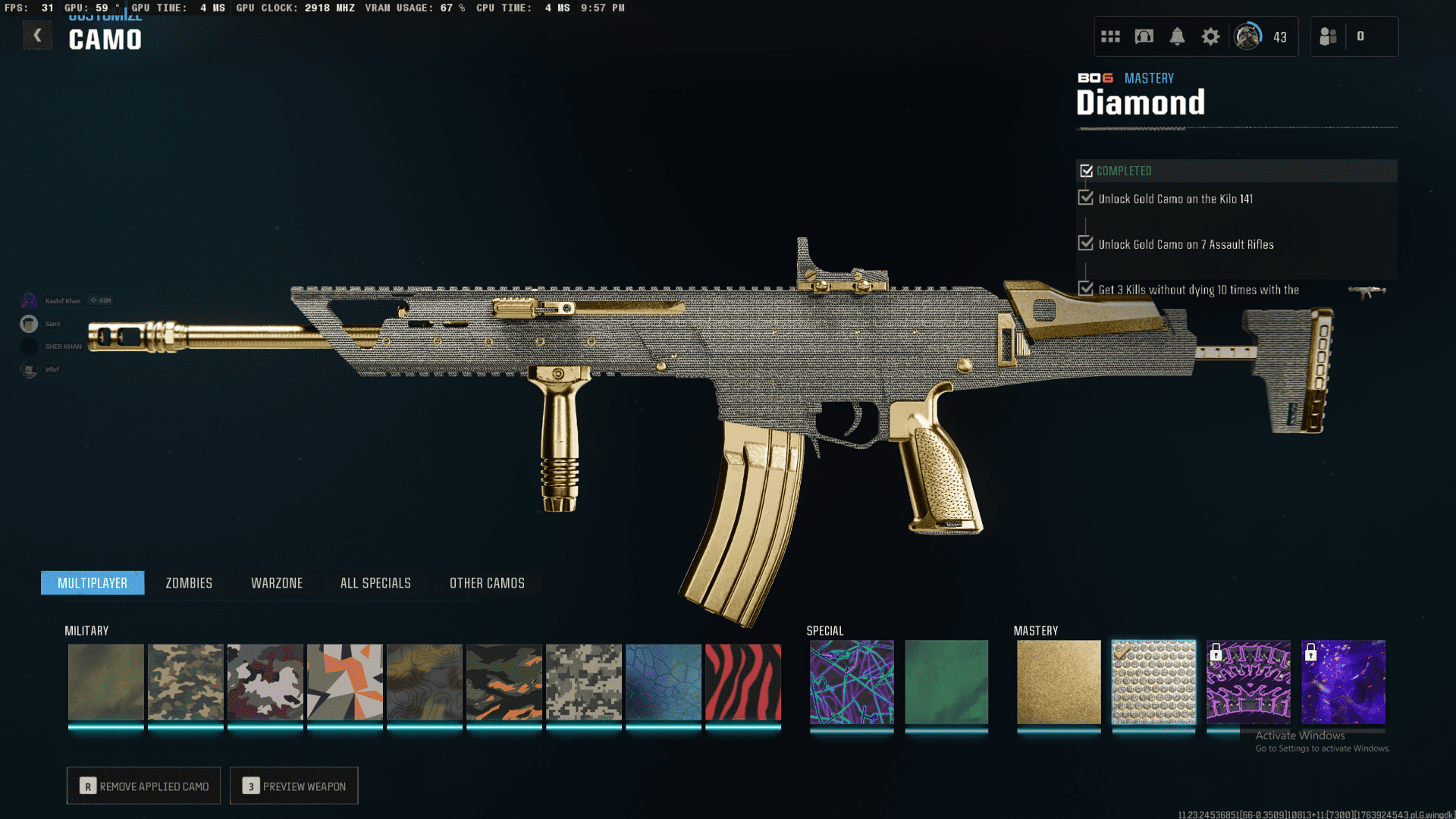Choose the Gold mastery camo
Screen dimensions: 1456x819
(x=1059, y=682)
